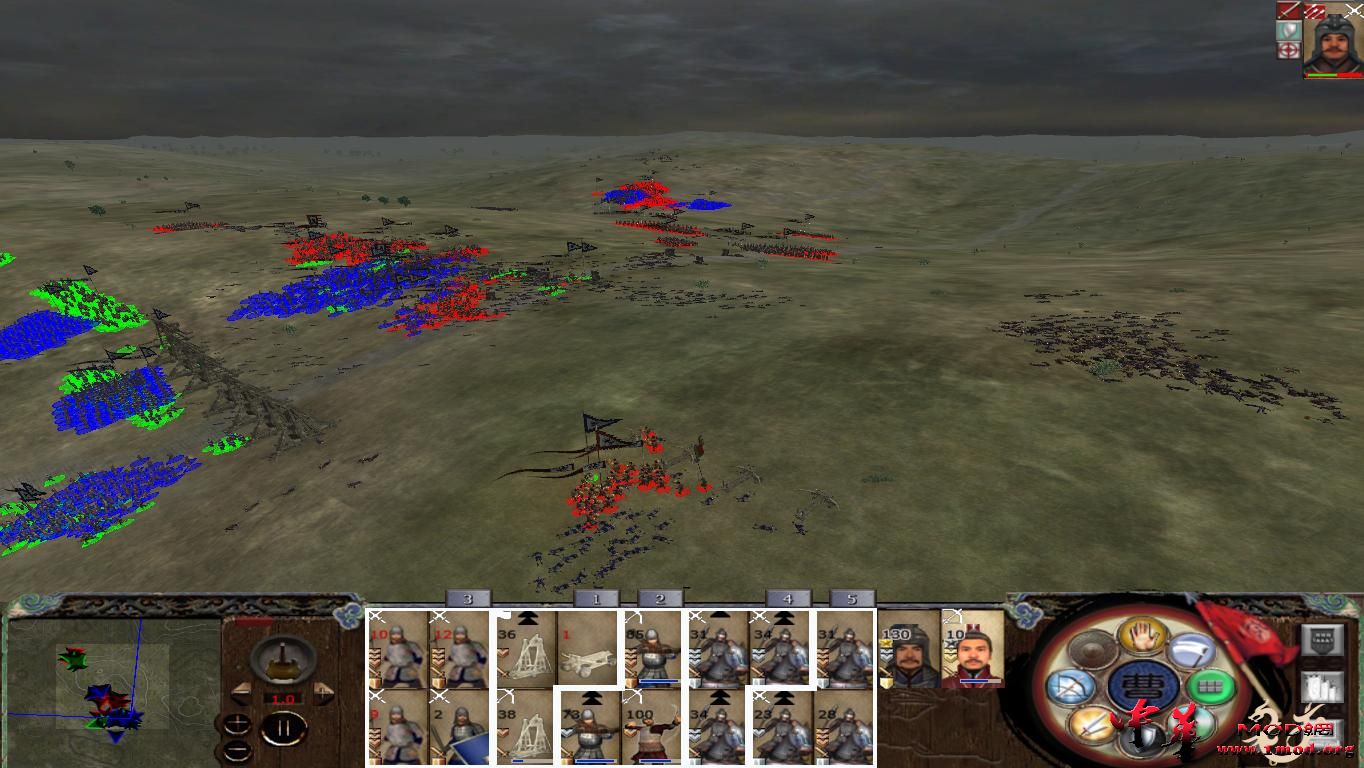Click the up chevron above the 78-man spearman card

click(590, 698)
